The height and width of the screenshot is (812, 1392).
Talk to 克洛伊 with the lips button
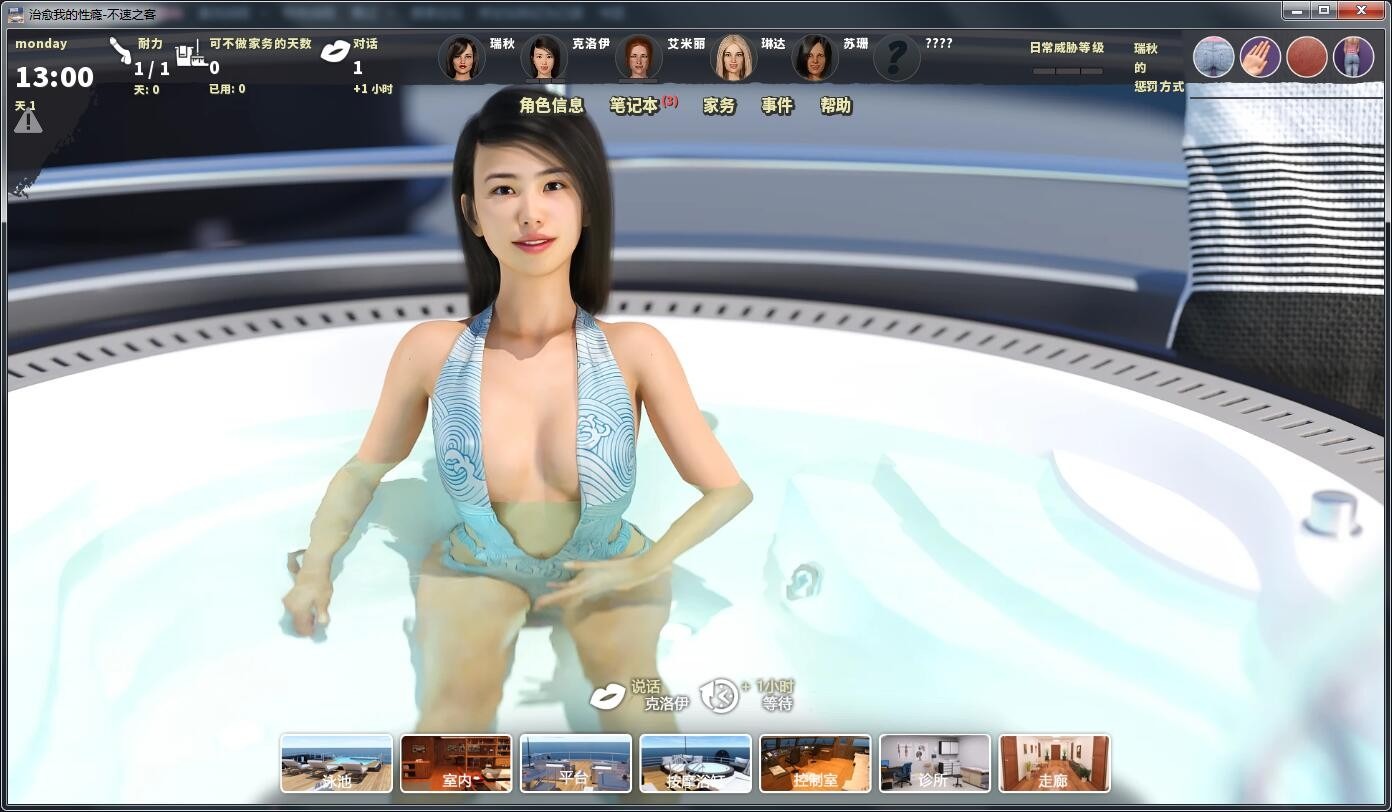pyautogui.click(x=607, y=696)
